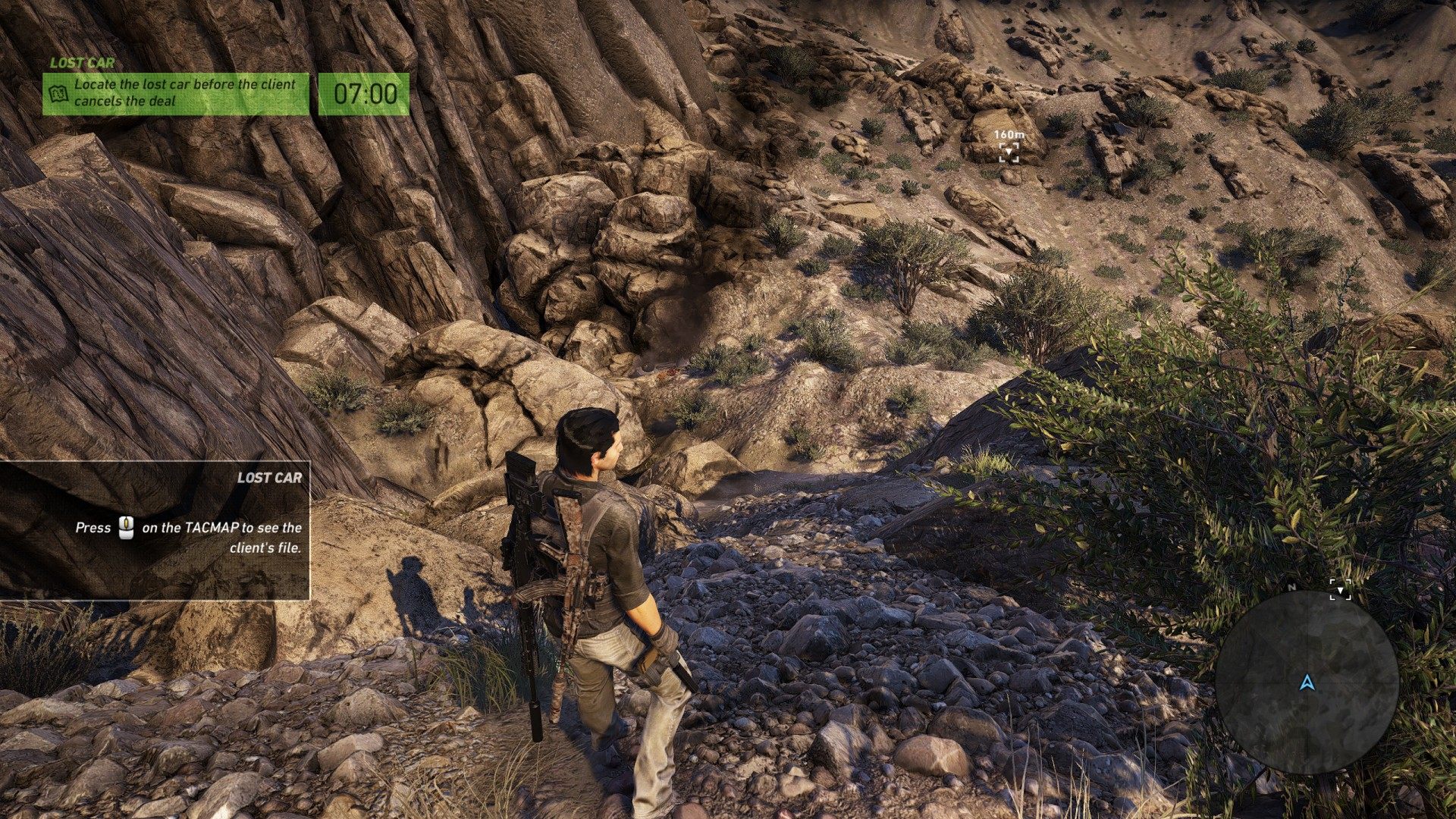Click the circular minimap

coord(1306,682)
